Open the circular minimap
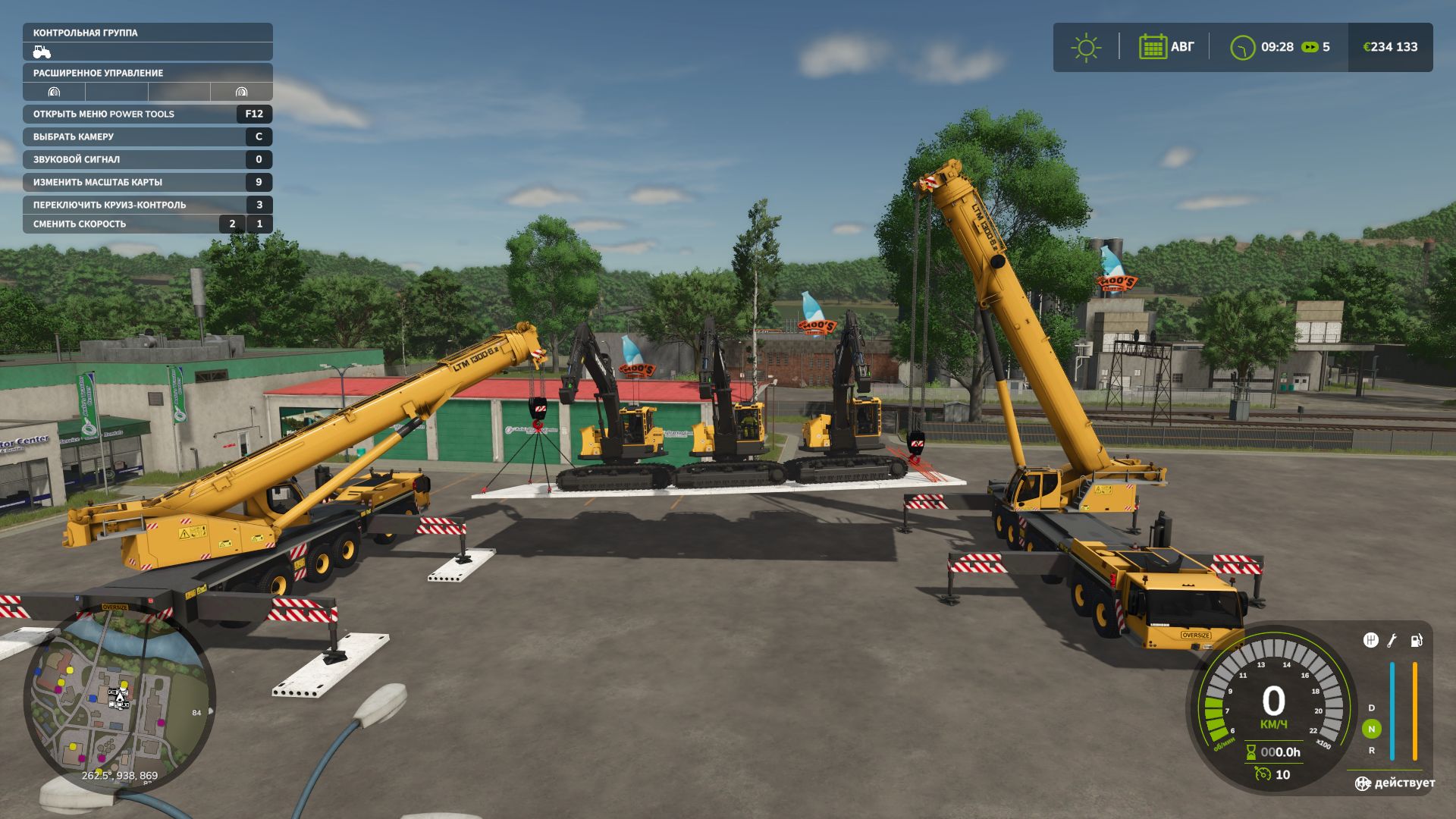1456x819 pixels. [119, 698]
